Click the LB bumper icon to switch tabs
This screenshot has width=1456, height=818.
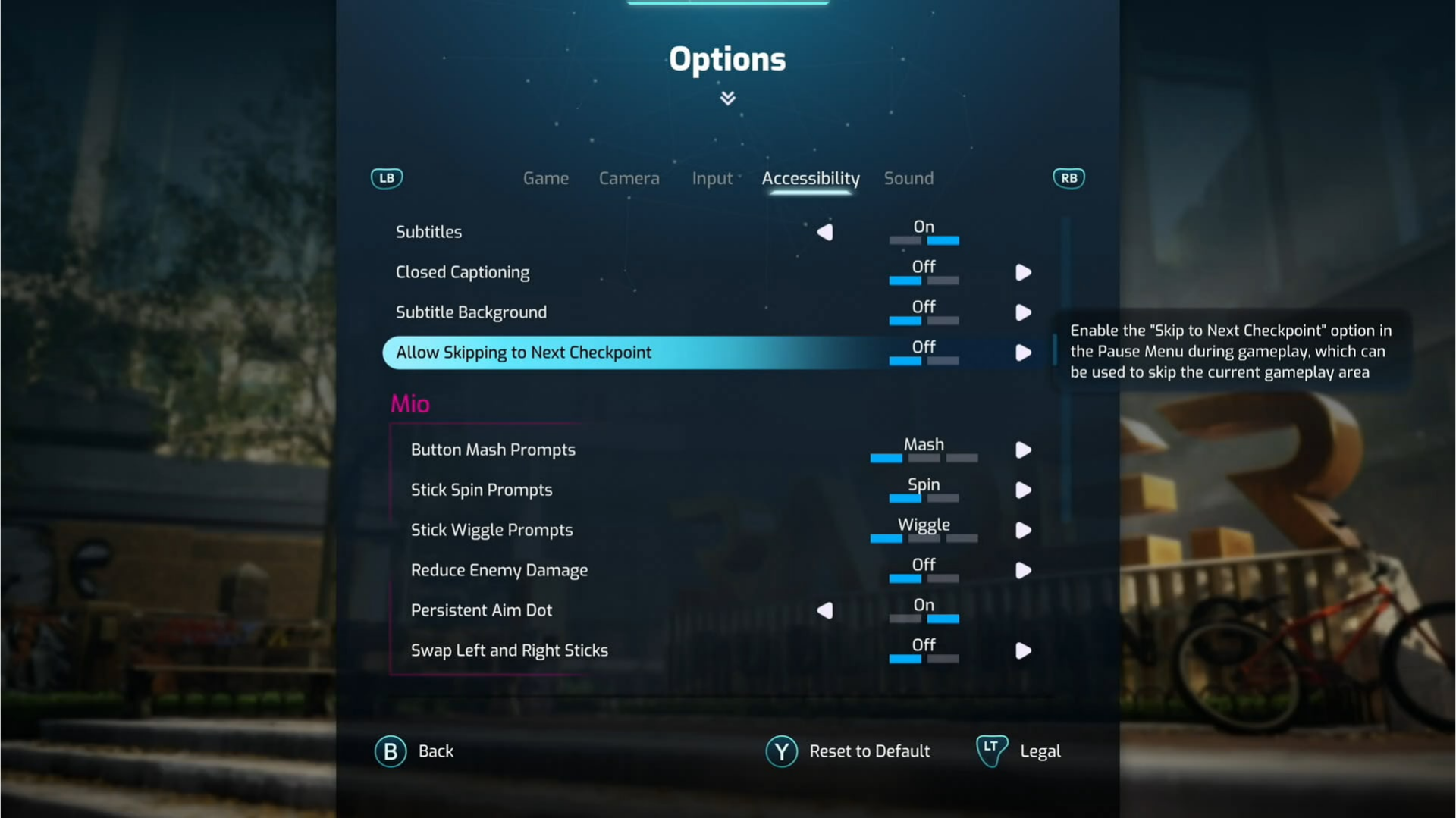click(x=387, y=178)
